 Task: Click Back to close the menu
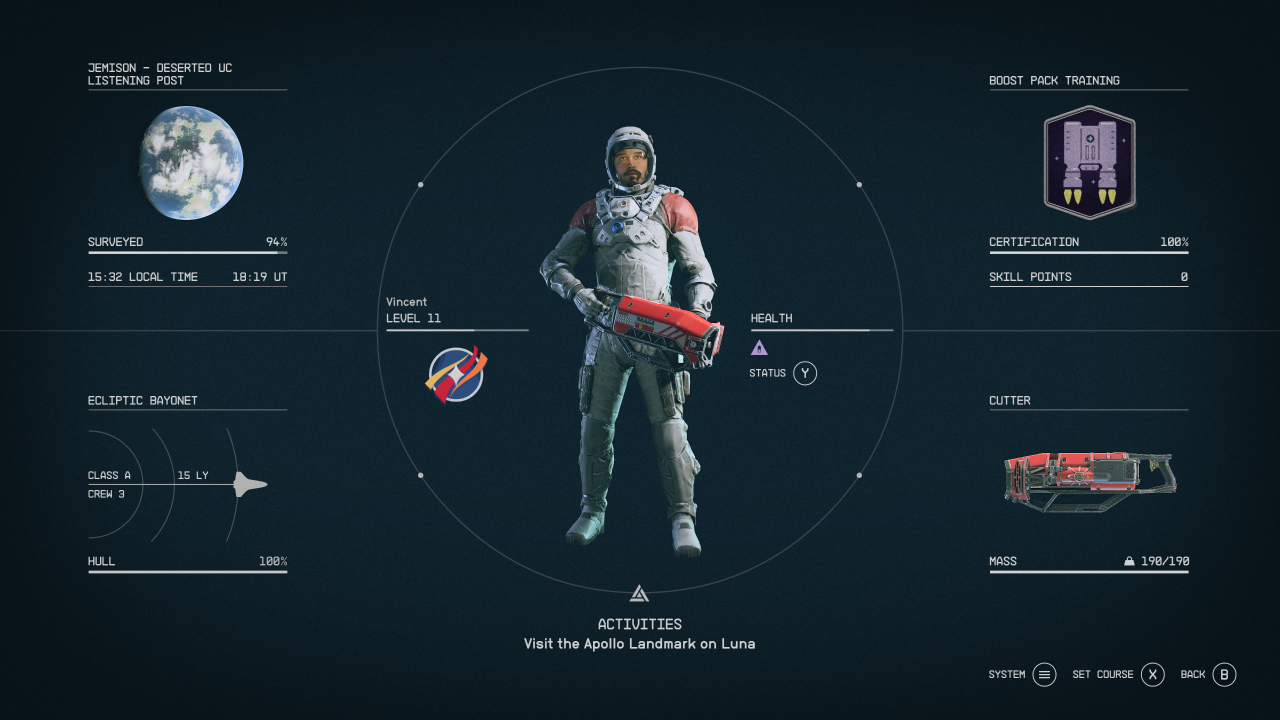(x=1224, y=675)
